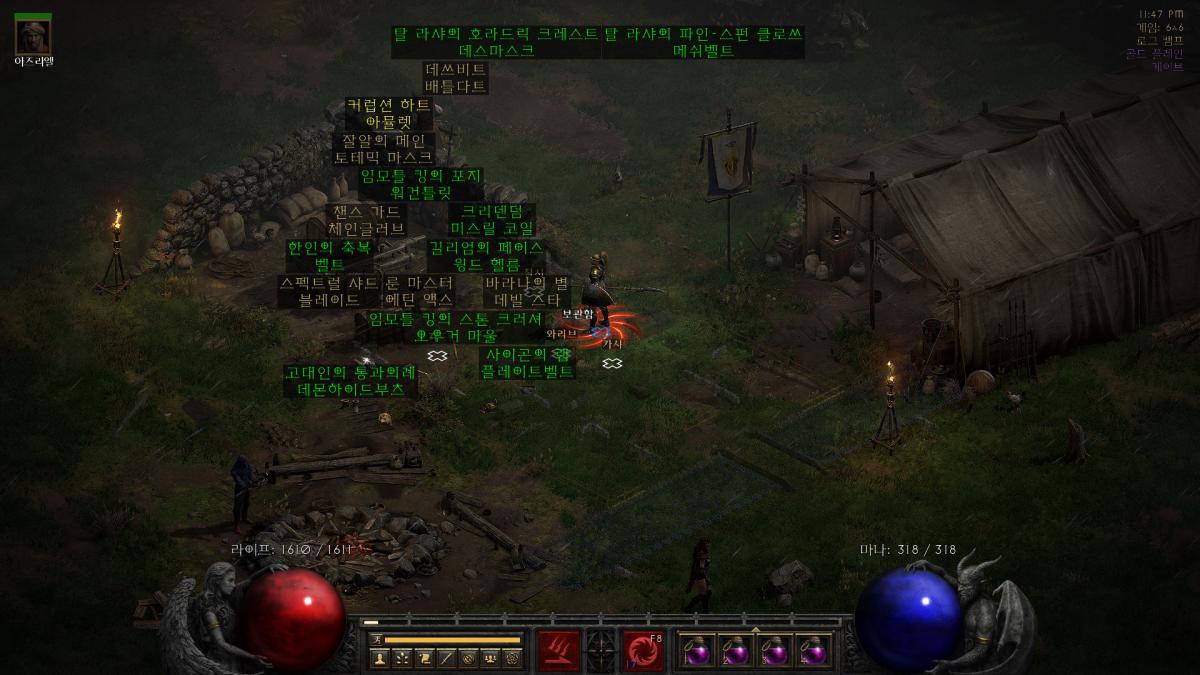Open the character screen from the mini panel
This screenshot has width=1200, height=675.
click(x=379, y=658)
